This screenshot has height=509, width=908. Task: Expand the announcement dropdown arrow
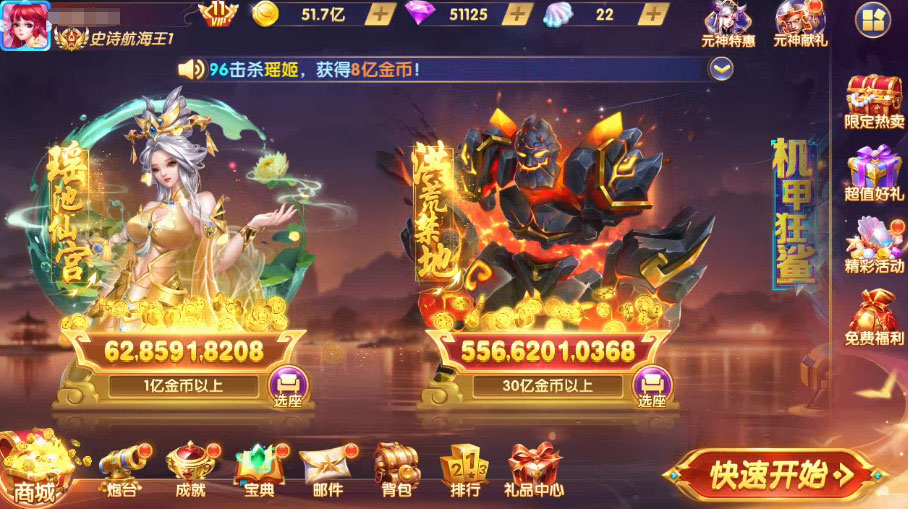tap(720, 68)
